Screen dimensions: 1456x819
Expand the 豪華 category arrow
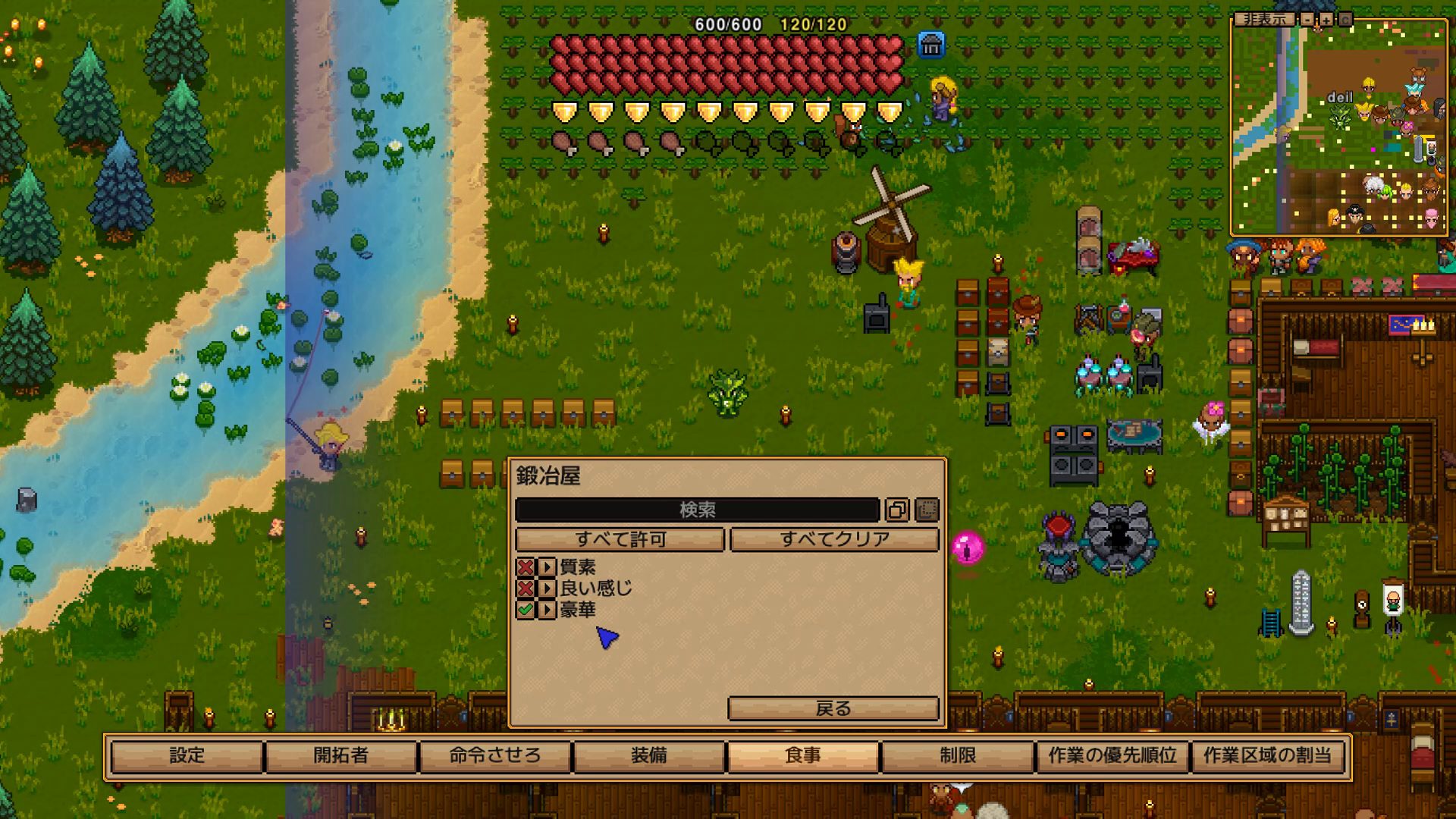[x=547, y=610]
